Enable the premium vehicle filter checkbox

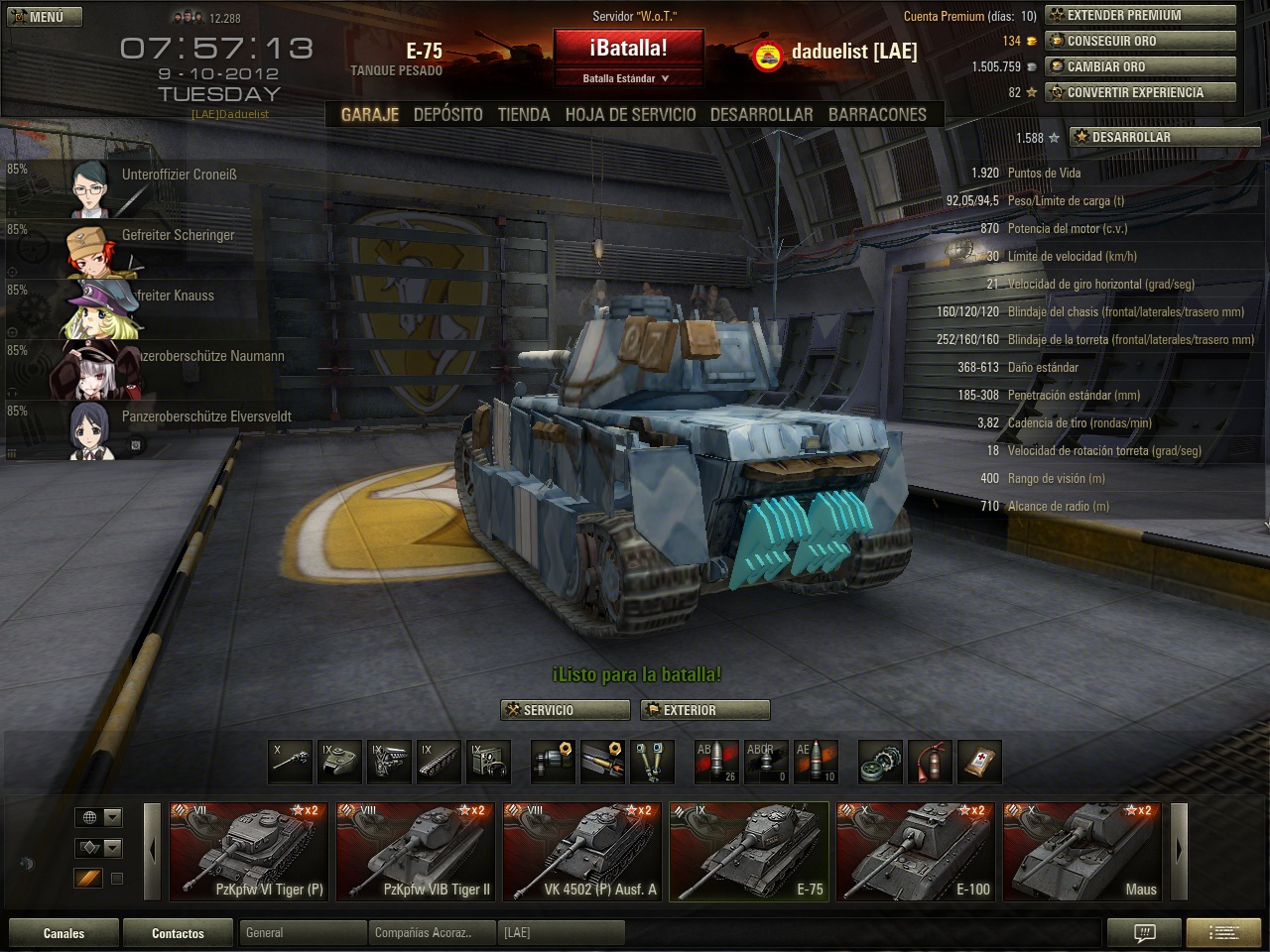117,879
